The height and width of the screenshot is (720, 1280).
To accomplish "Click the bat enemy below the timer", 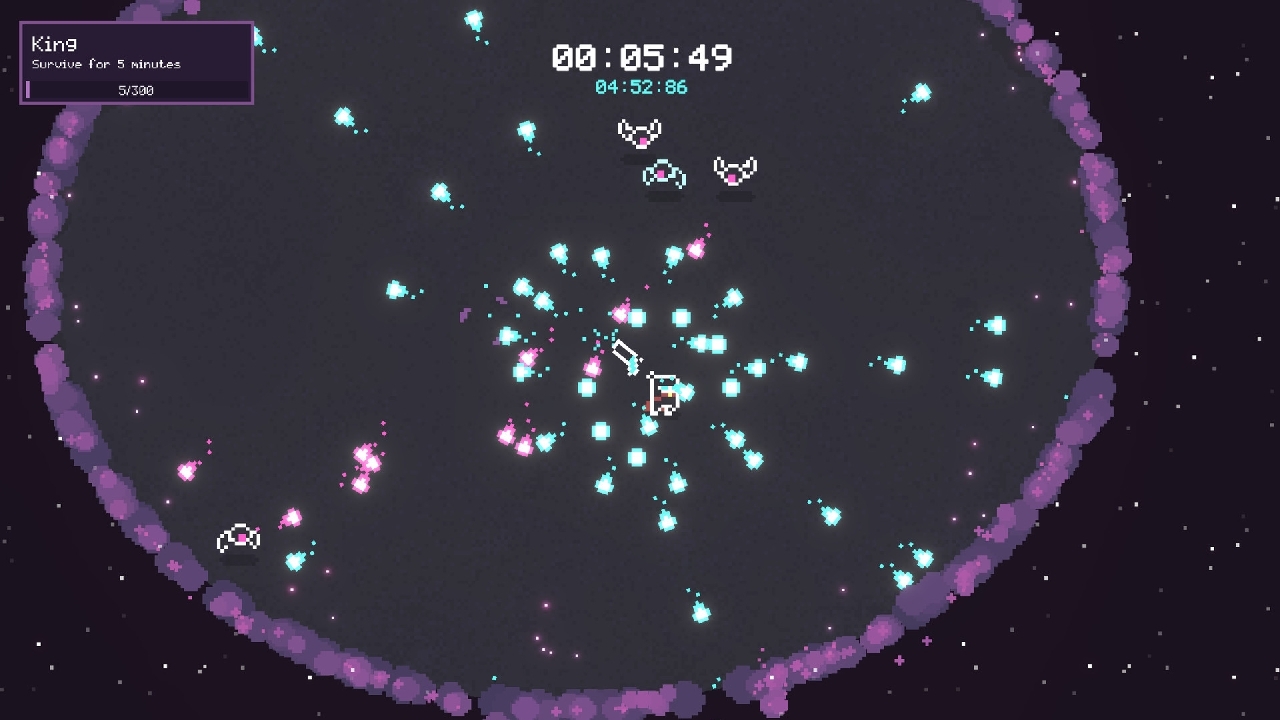I will tap(638, 131).
